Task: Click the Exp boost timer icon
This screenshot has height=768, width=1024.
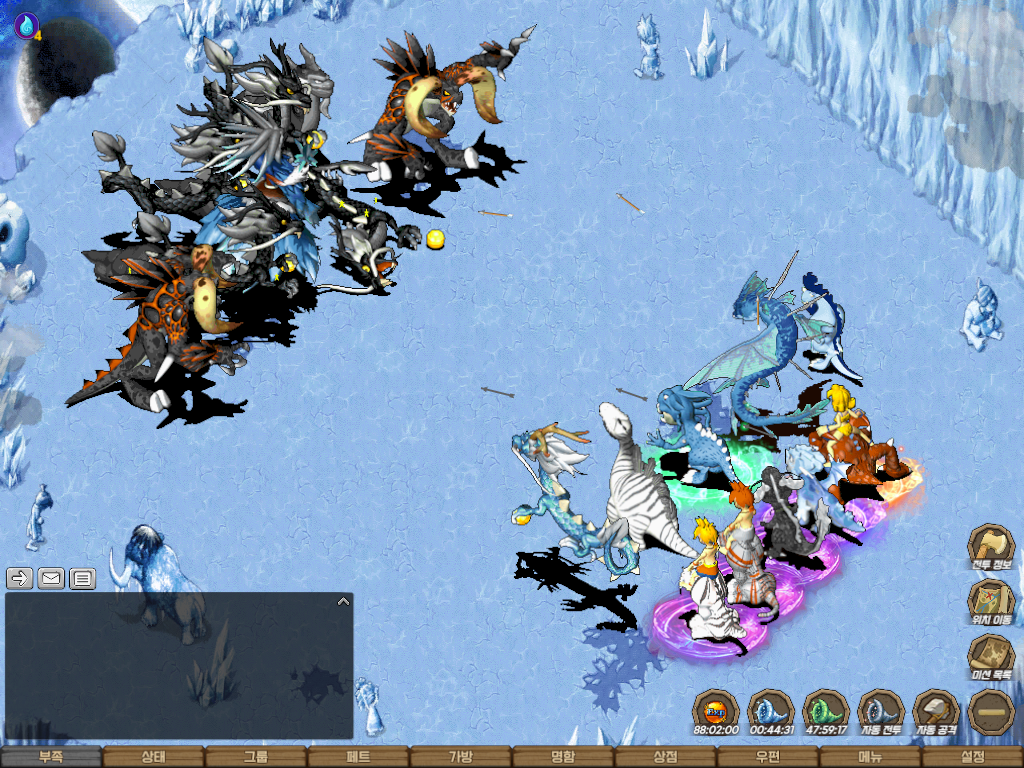Action: (715, 711)
